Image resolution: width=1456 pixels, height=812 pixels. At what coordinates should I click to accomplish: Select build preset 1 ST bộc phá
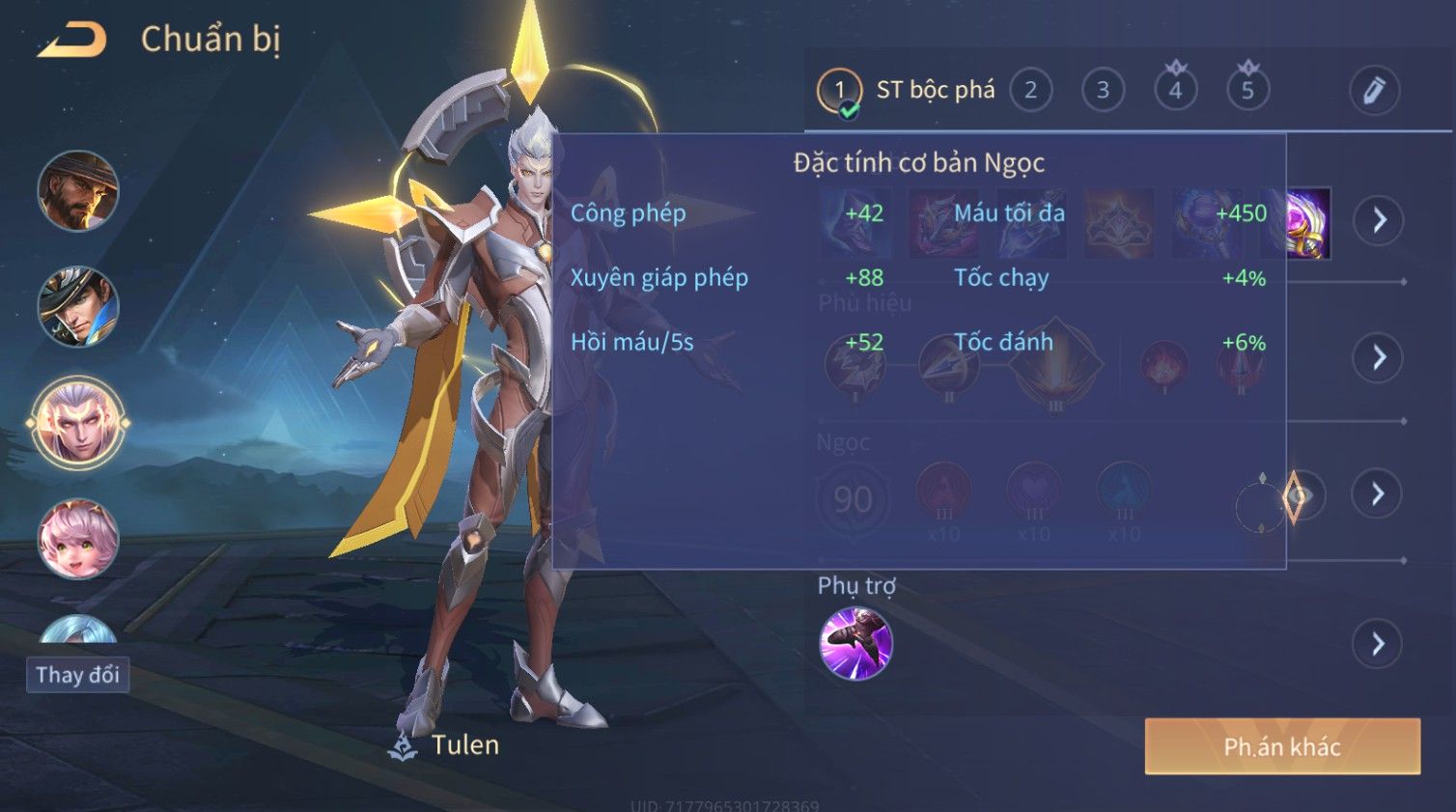pyautogui.click(x=839, y=91)
